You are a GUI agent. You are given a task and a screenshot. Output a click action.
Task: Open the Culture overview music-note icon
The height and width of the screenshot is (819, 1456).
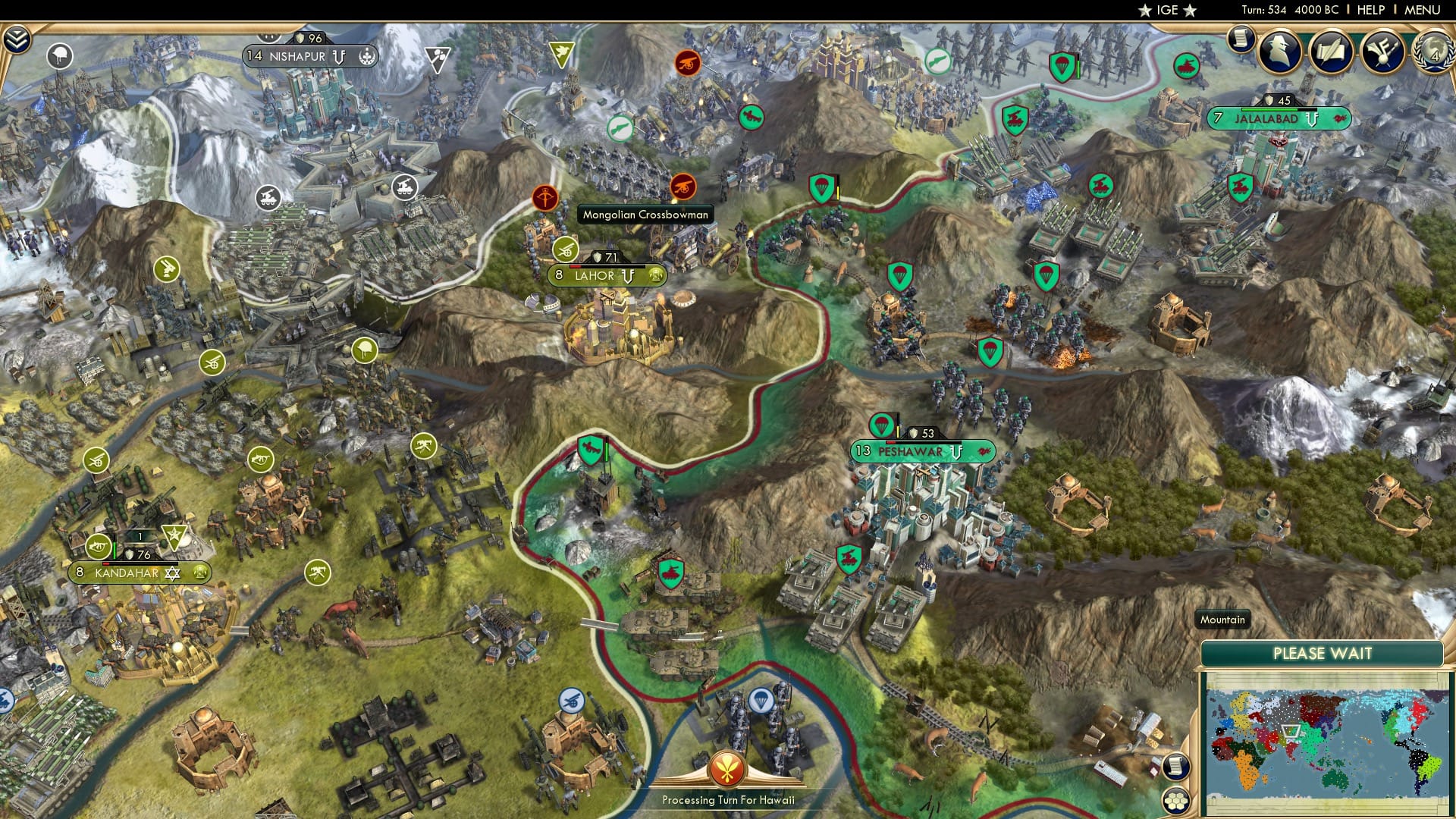[x=1384, y=52]
